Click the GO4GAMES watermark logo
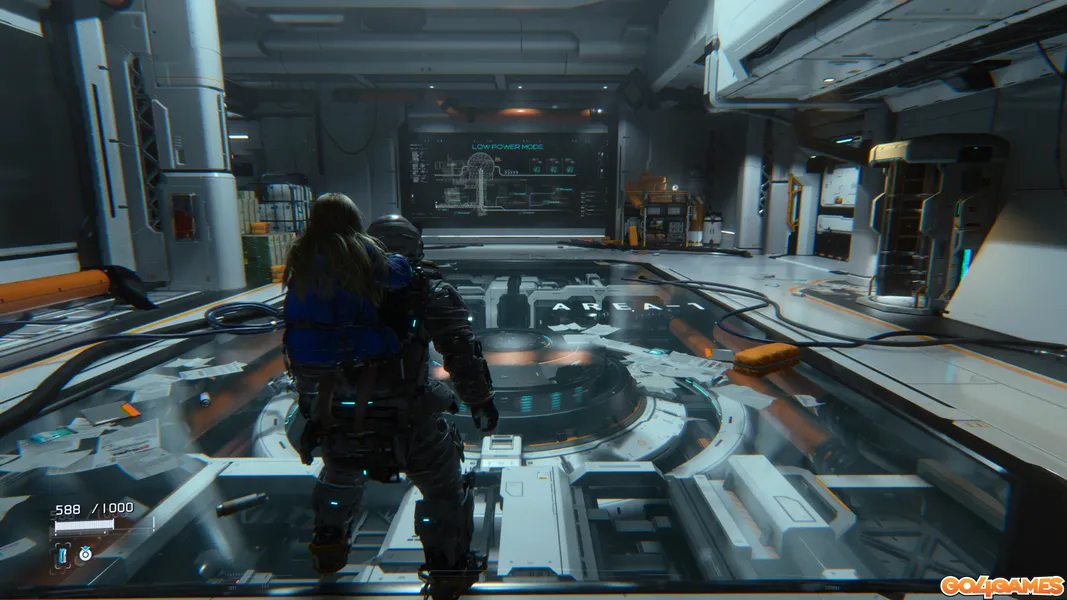The image size is (1067, 600). point(1000,585)
